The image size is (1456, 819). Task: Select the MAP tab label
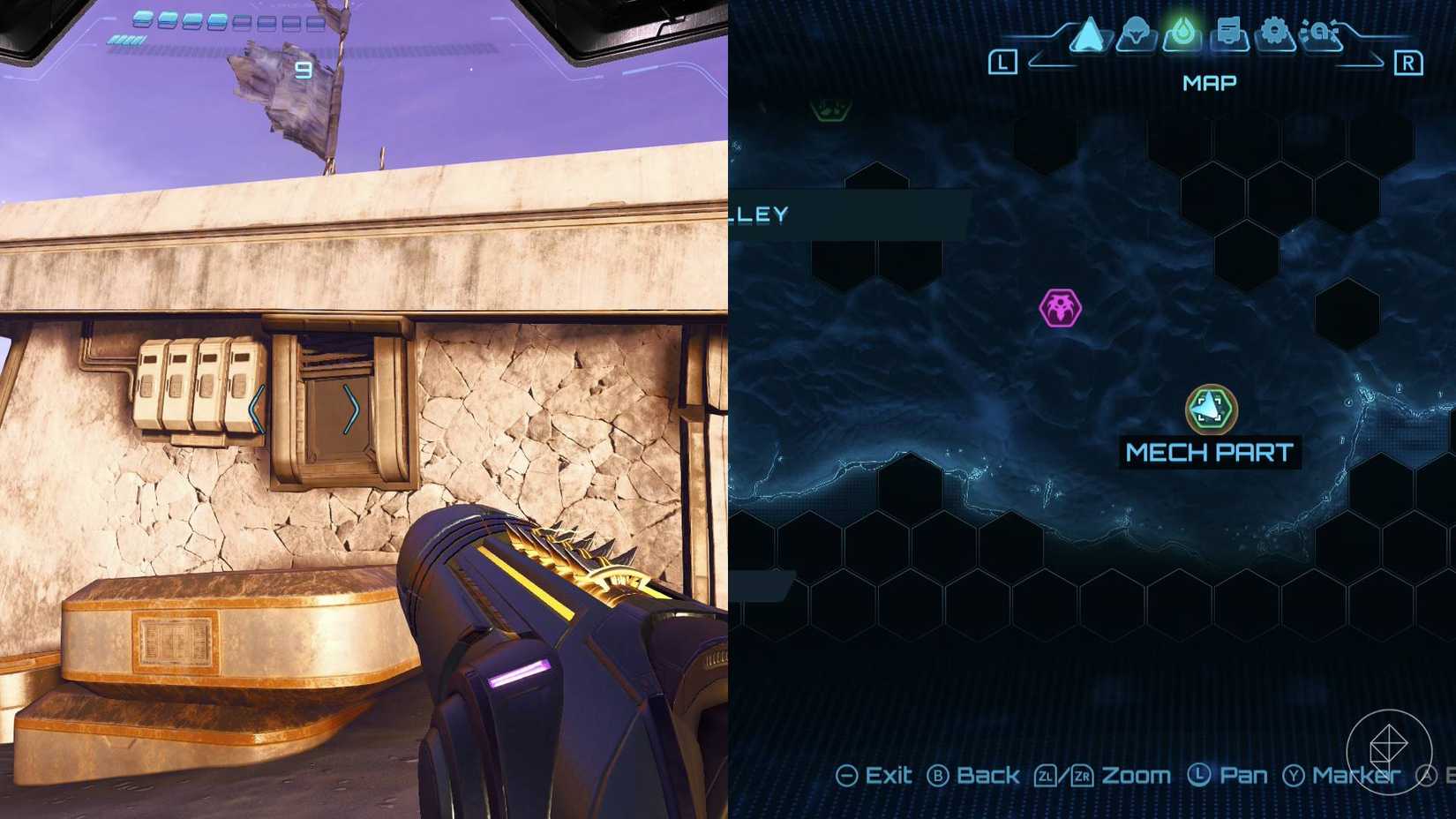(x=1209, y=82)
